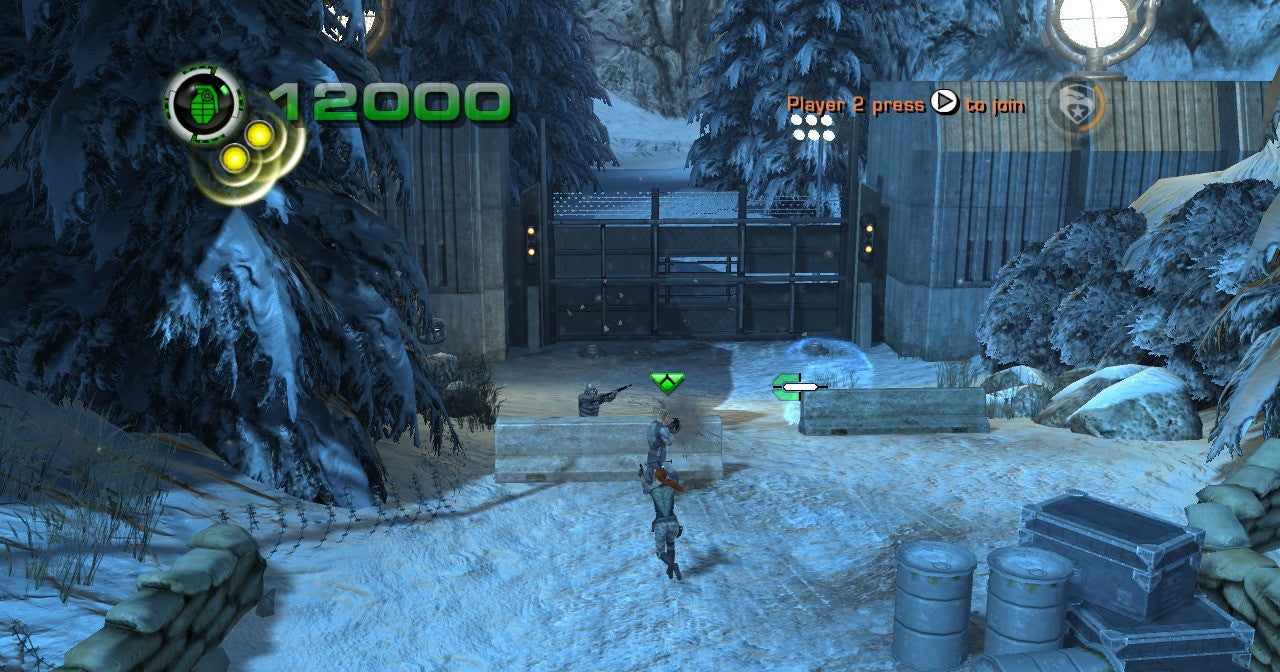Viewport: 1280px width, 672px height.
Task: Select the green grenade icon
Action: coord(204,103)
